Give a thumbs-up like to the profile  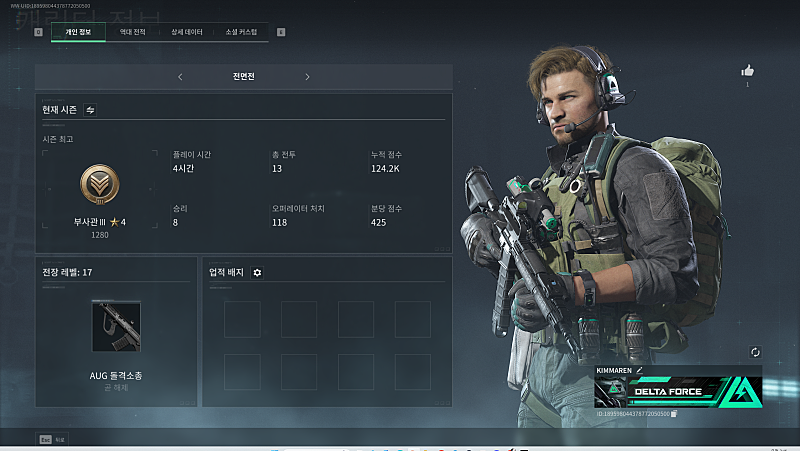(x=747, y=70)
